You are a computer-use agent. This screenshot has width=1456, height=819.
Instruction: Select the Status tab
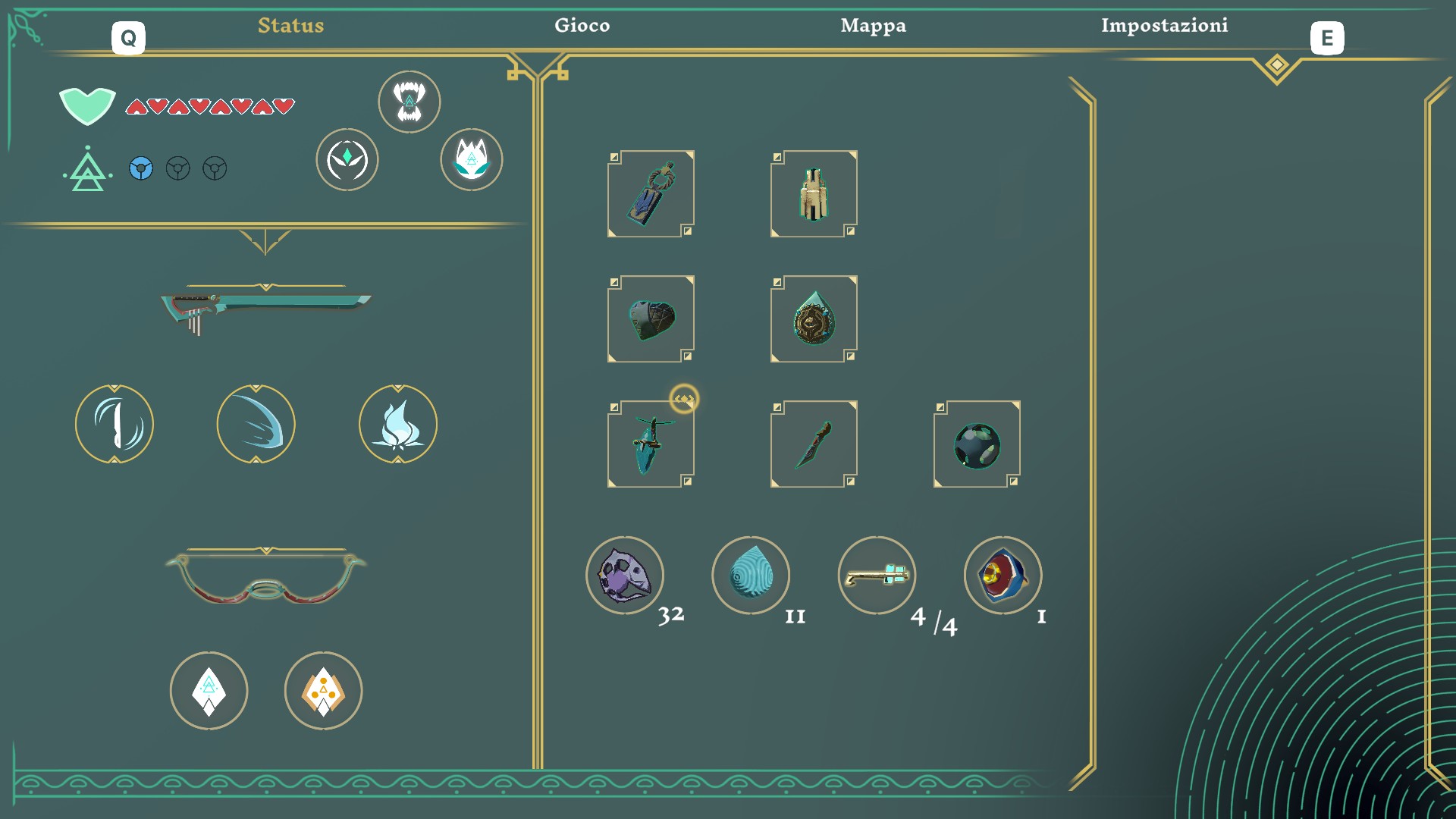(290, 26)
